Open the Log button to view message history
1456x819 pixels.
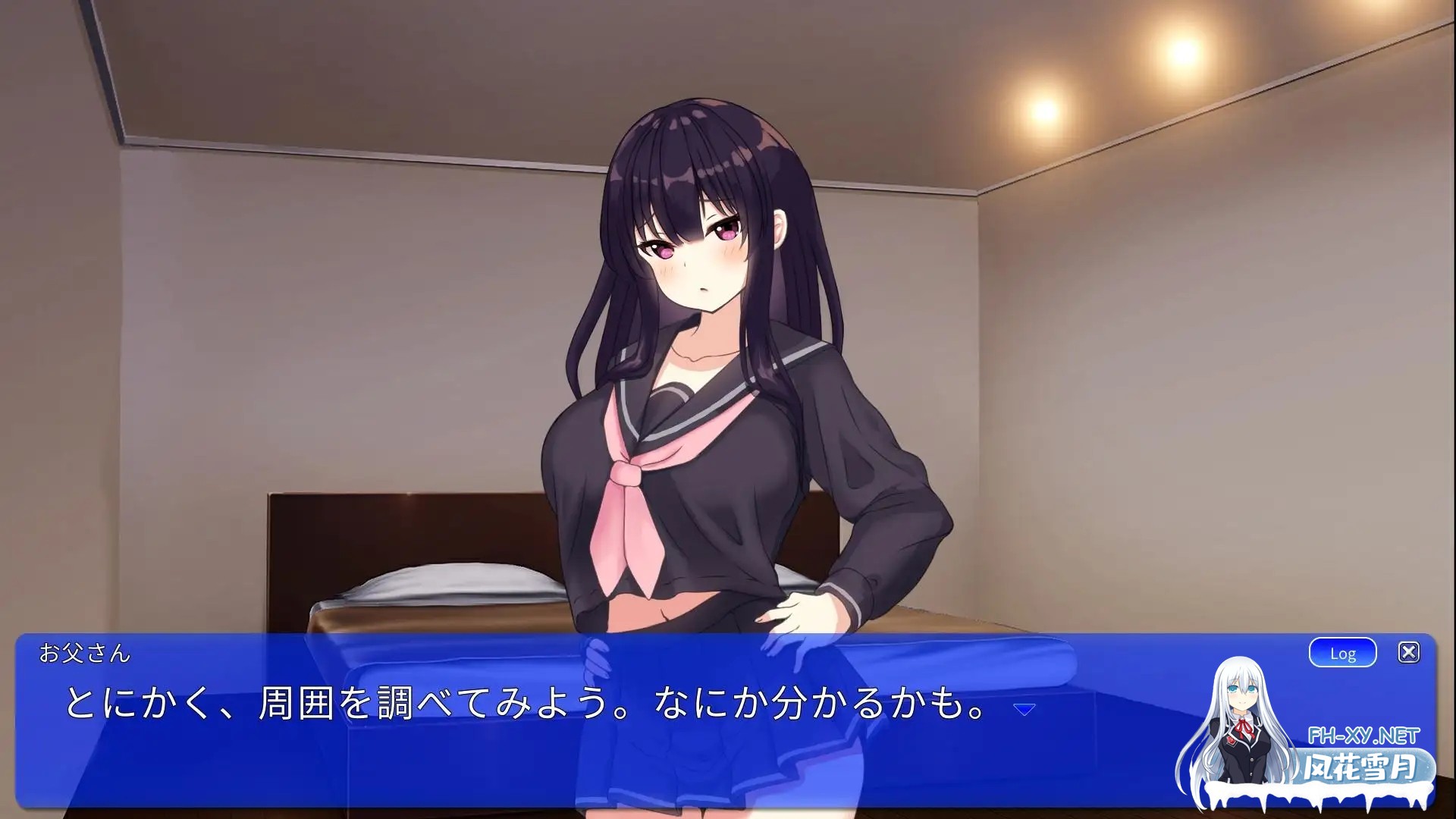(1342, 652)
